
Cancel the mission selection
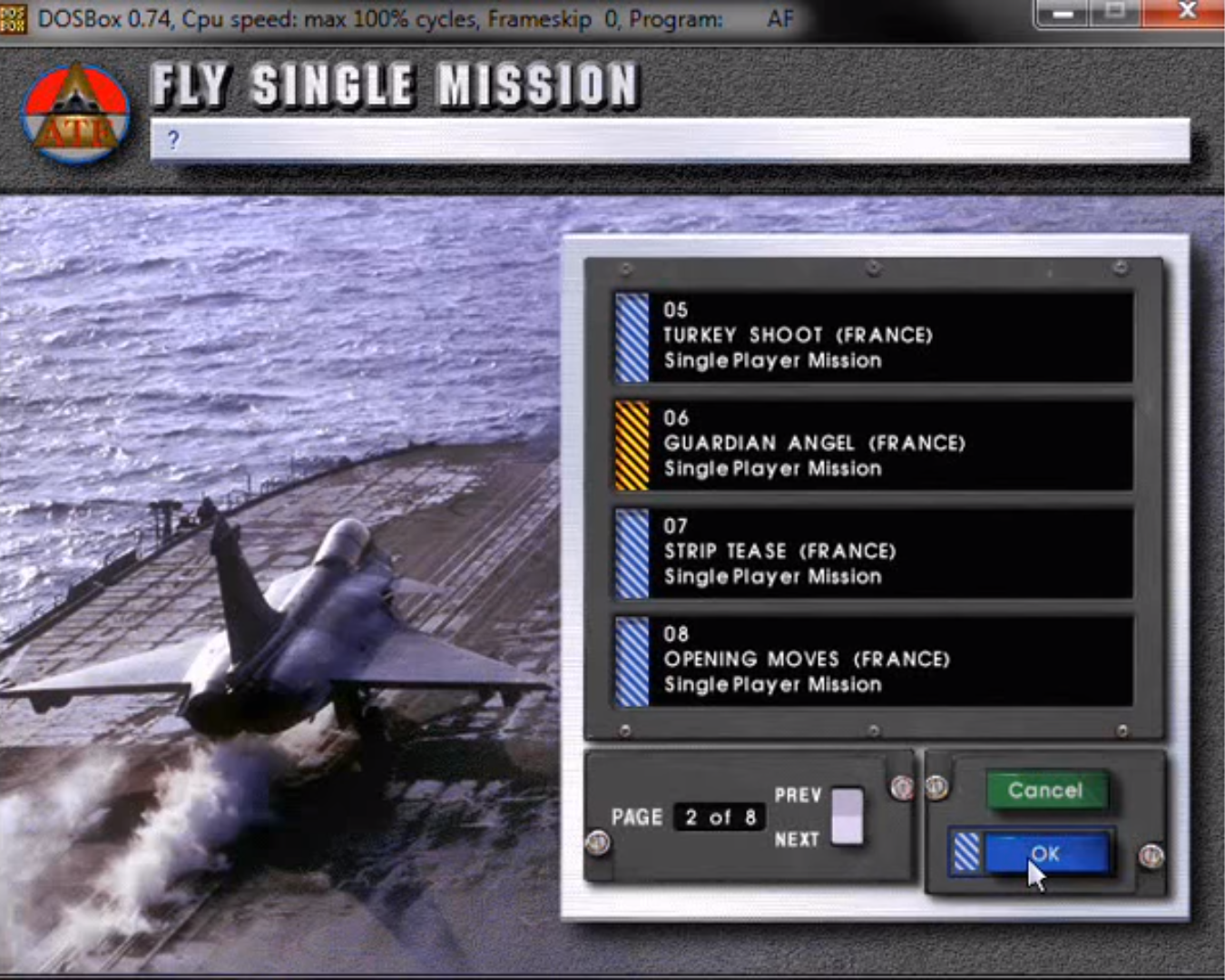(x=1046, y=790)
